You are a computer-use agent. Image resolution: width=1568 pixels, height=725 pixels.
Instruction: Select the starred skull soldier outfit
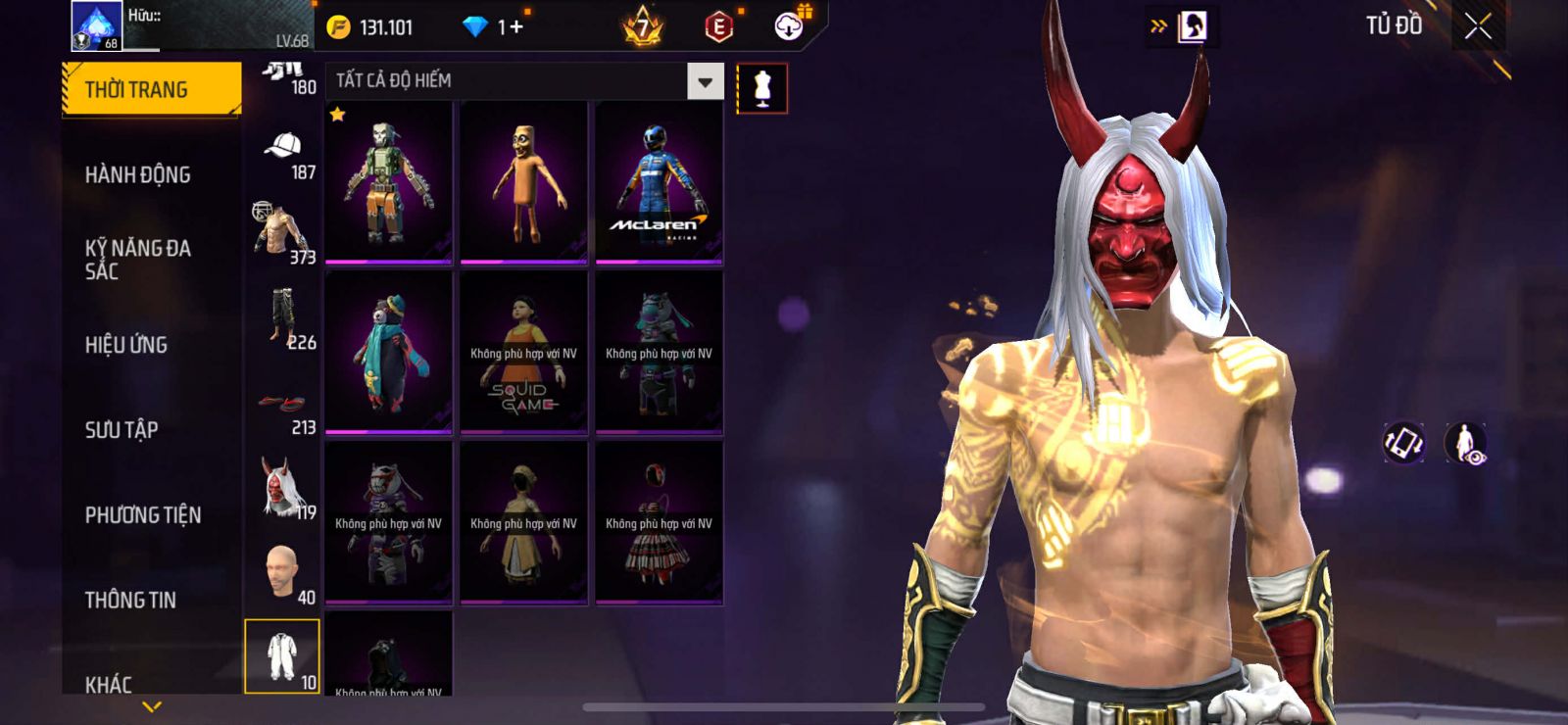coord(388,182)
